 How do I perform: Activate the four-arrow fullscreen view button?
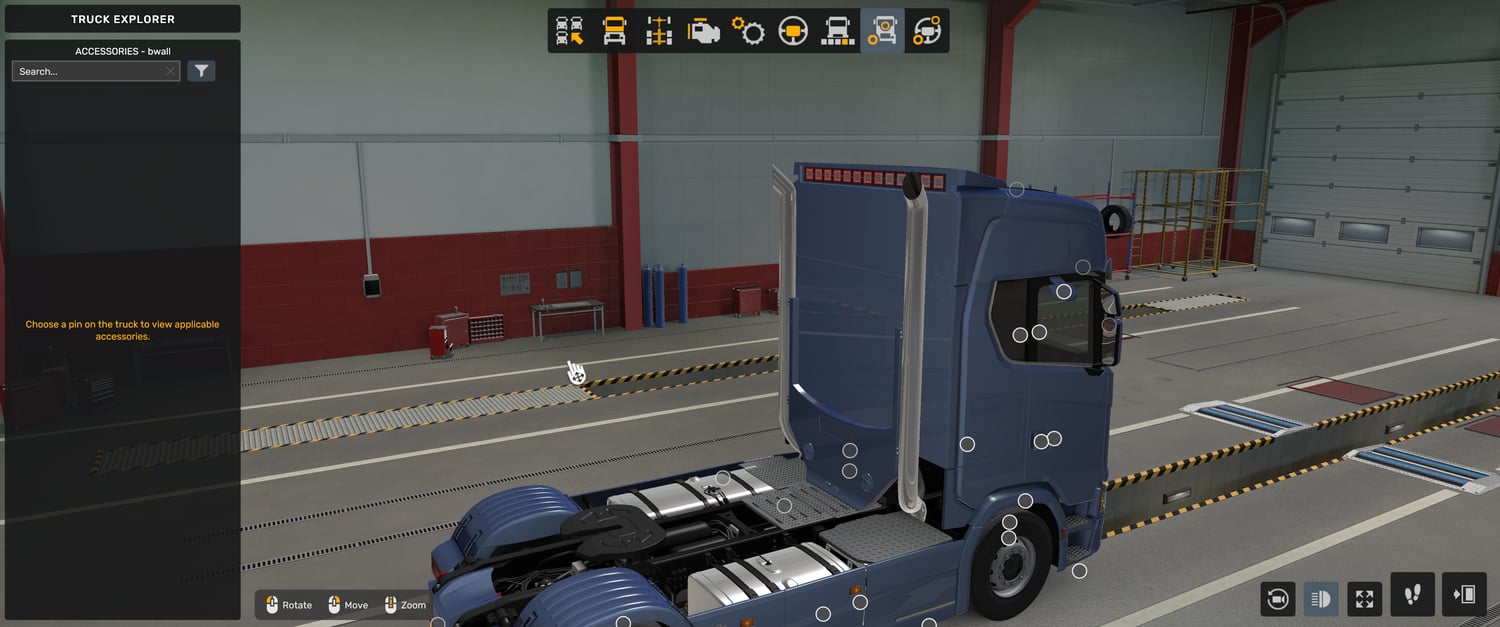tap(1365, 599)
